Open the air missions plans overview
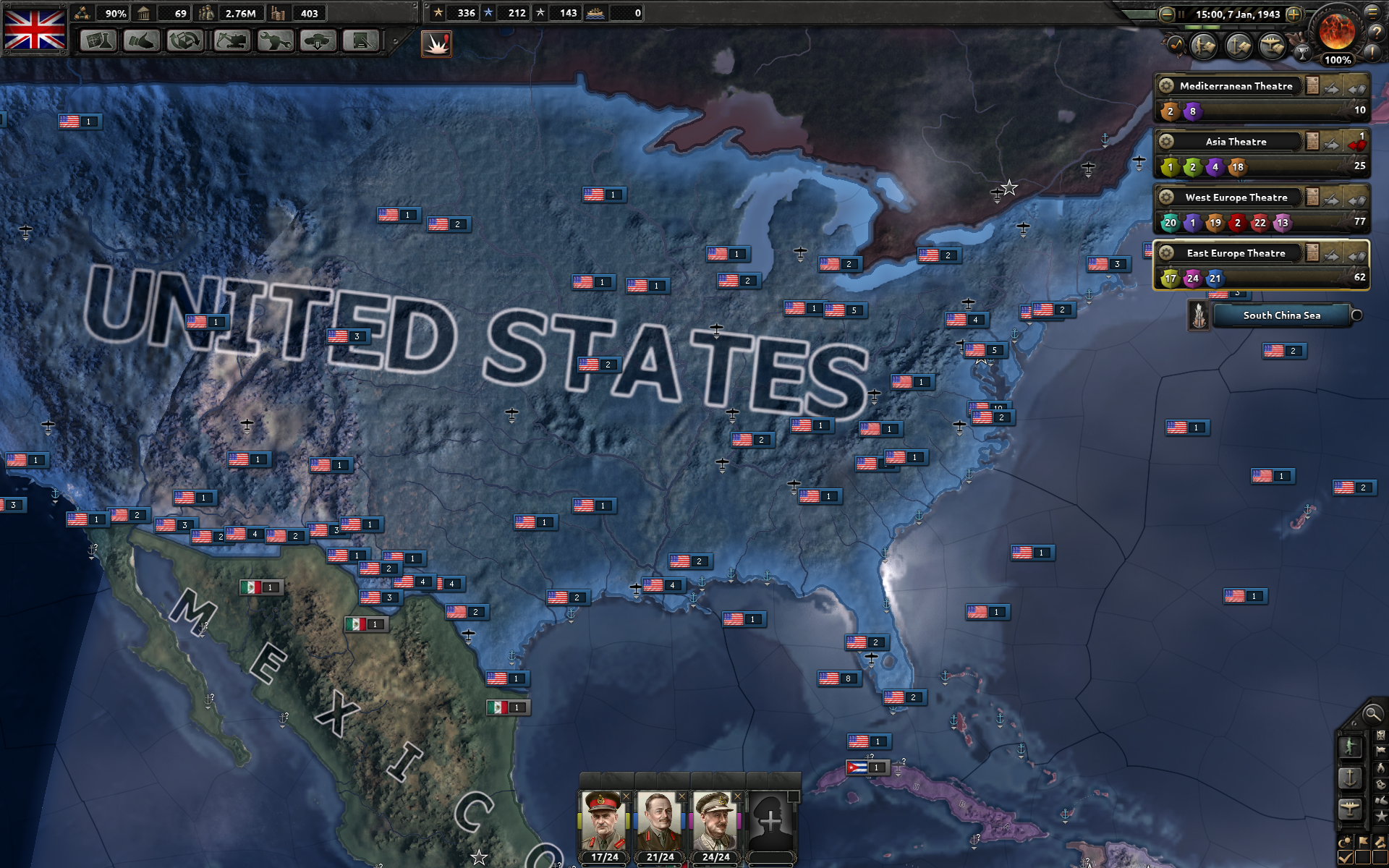 pyautogui.click(x=1272, y=46)
